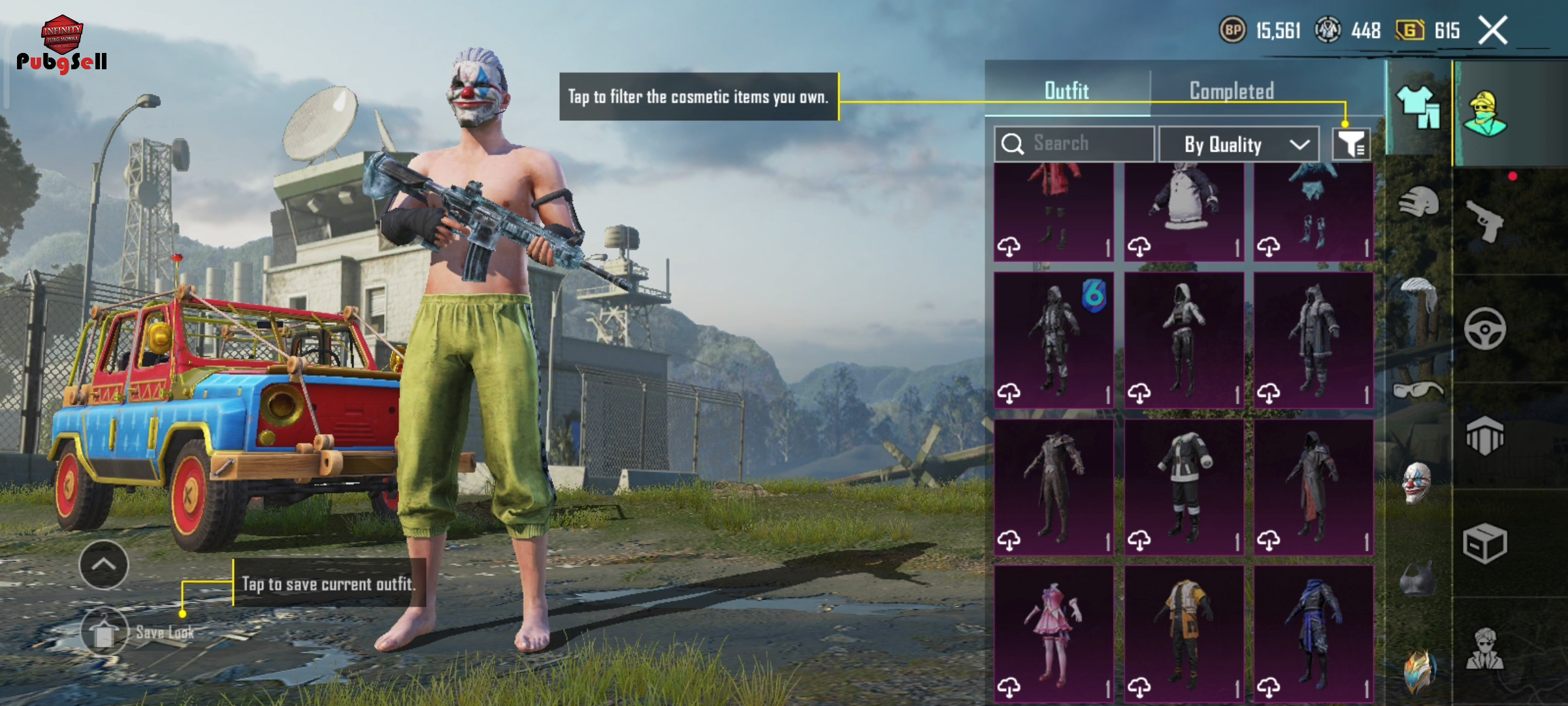
Task: Select the outfit with blue number 6 badge
Action: (x=1054, y=340)
